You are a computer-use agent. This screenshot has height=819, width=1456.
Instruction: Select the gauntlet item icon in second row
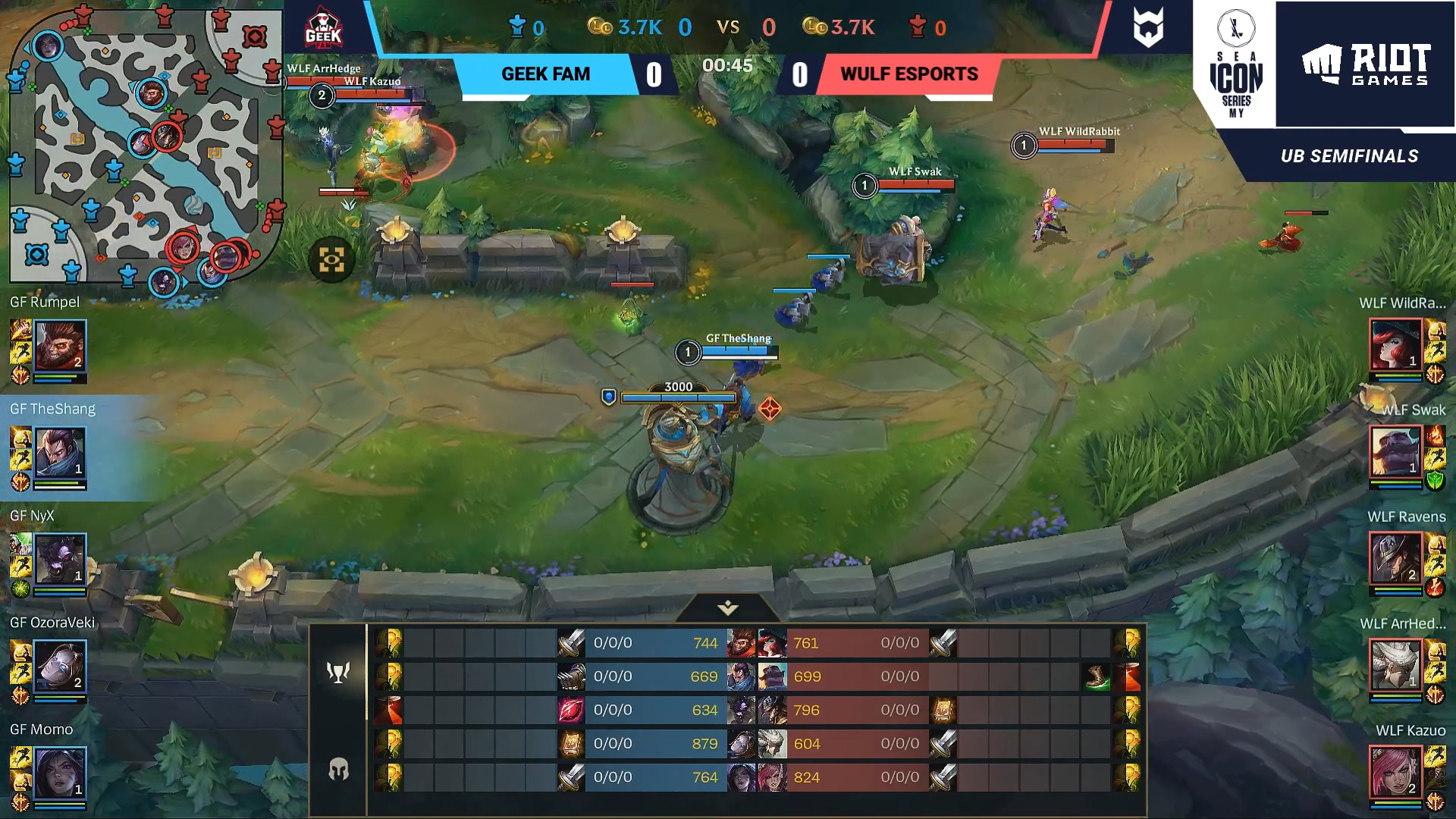point(571,676)
